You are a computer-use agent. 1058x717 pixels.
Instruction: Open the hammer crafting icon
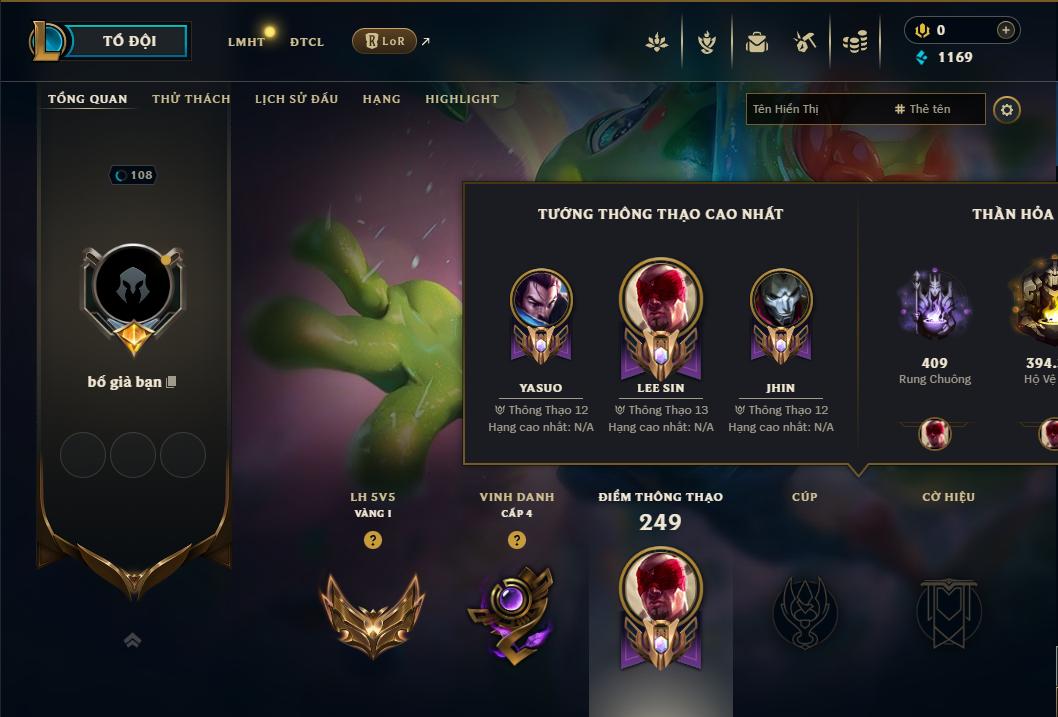(x=804, y=42)
